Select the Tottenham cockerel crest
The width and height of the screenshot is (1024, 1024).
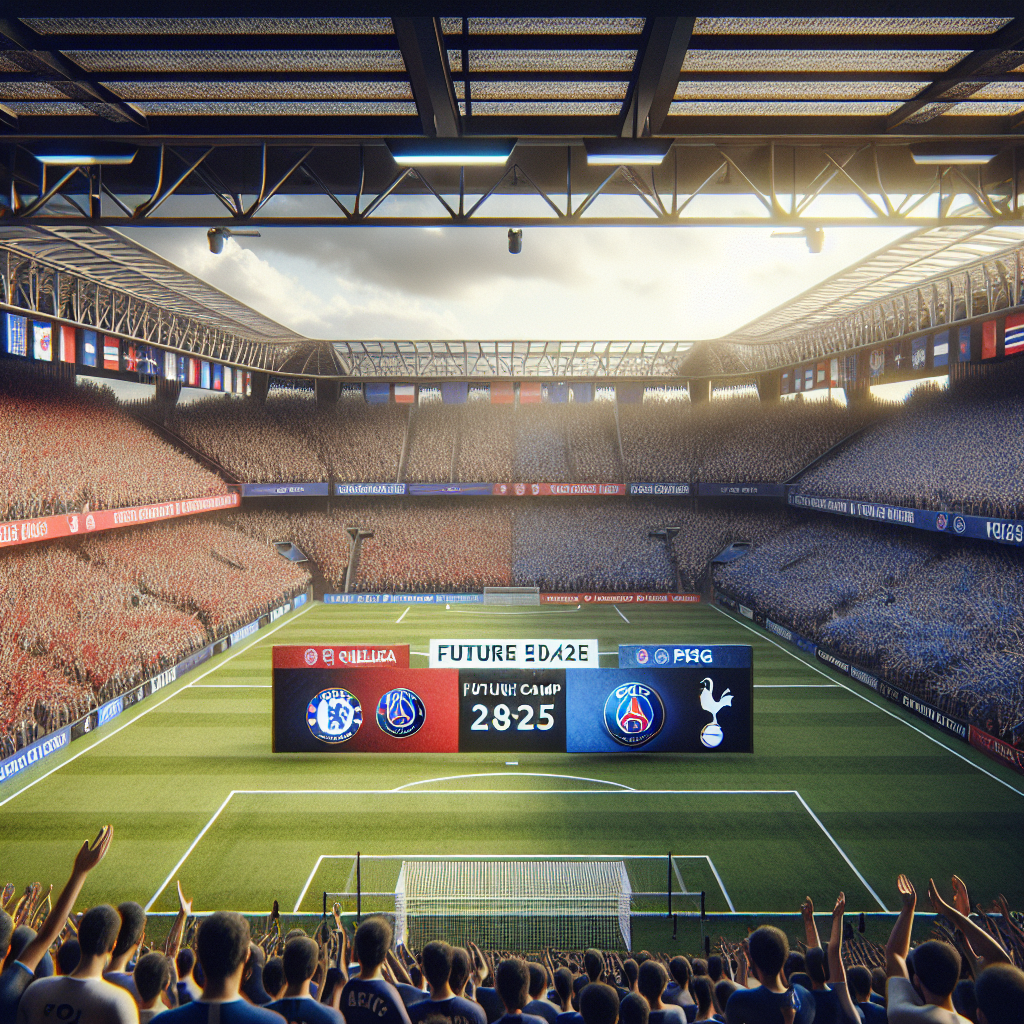click(x=714, y=712)
